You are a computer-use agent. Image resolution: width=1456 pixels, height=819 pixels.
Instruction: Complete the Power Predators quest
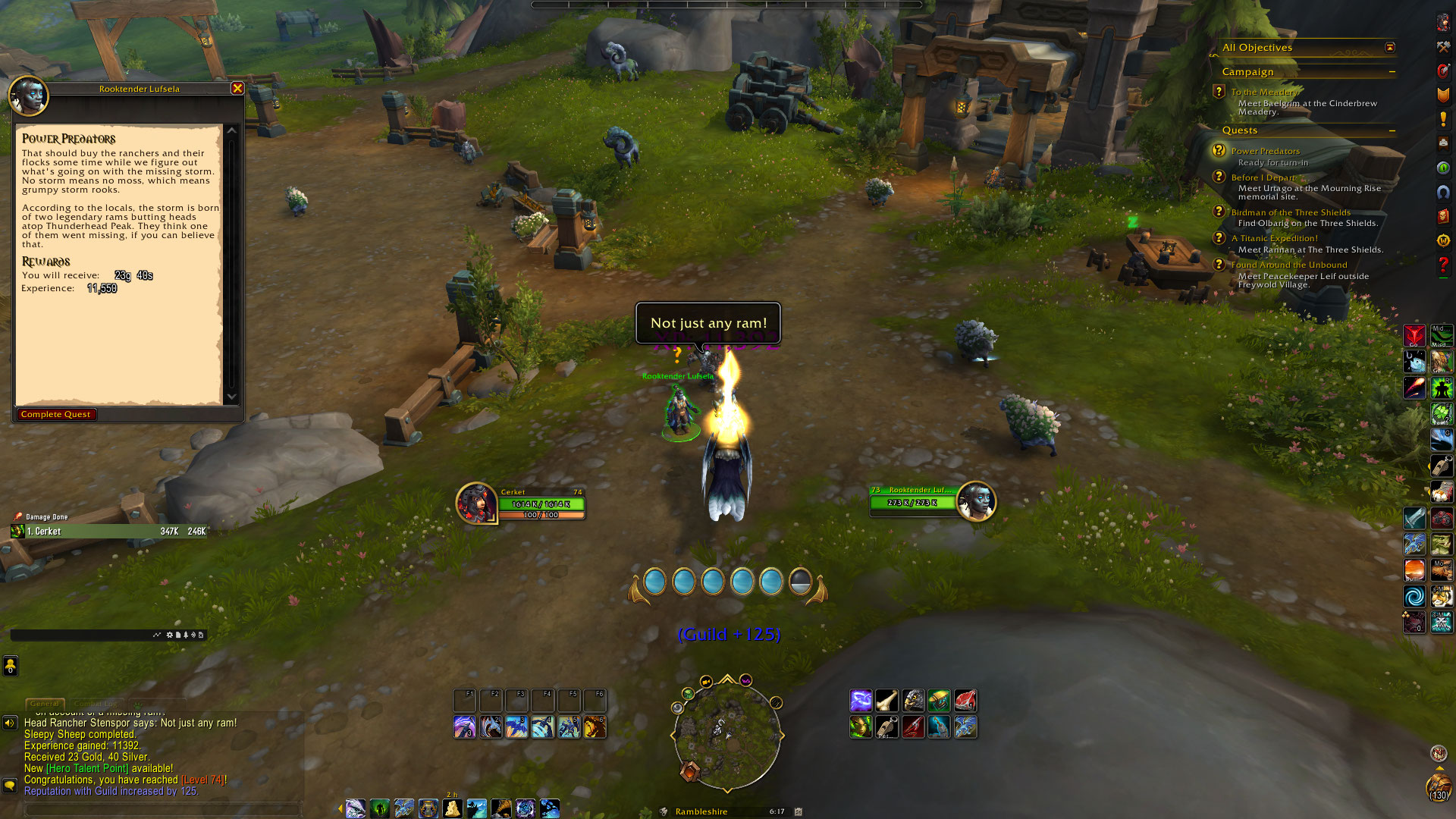[x=56, y=414]
